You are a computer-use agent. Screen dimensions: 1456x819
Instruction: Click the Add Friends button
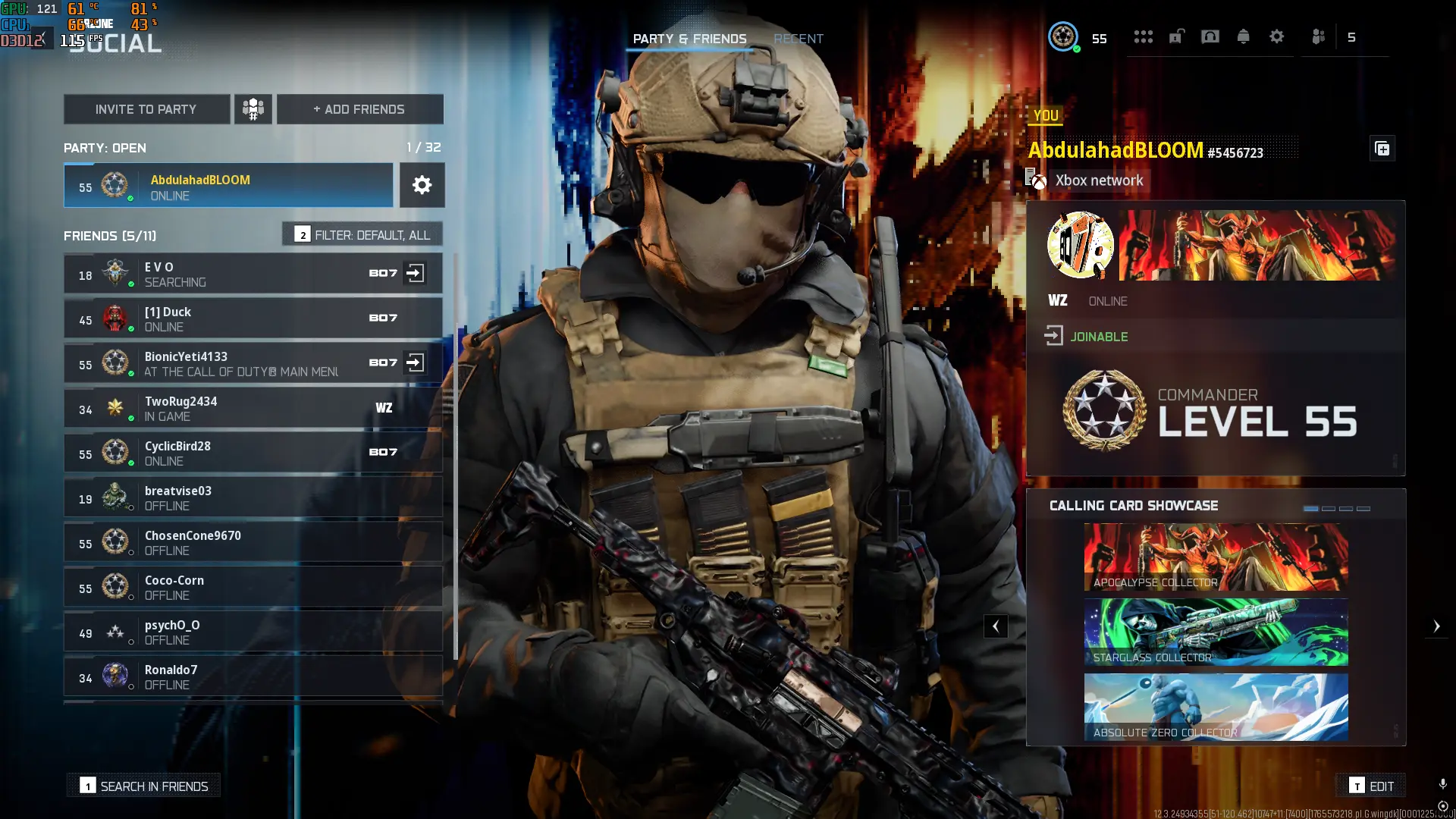click(359, 109)
